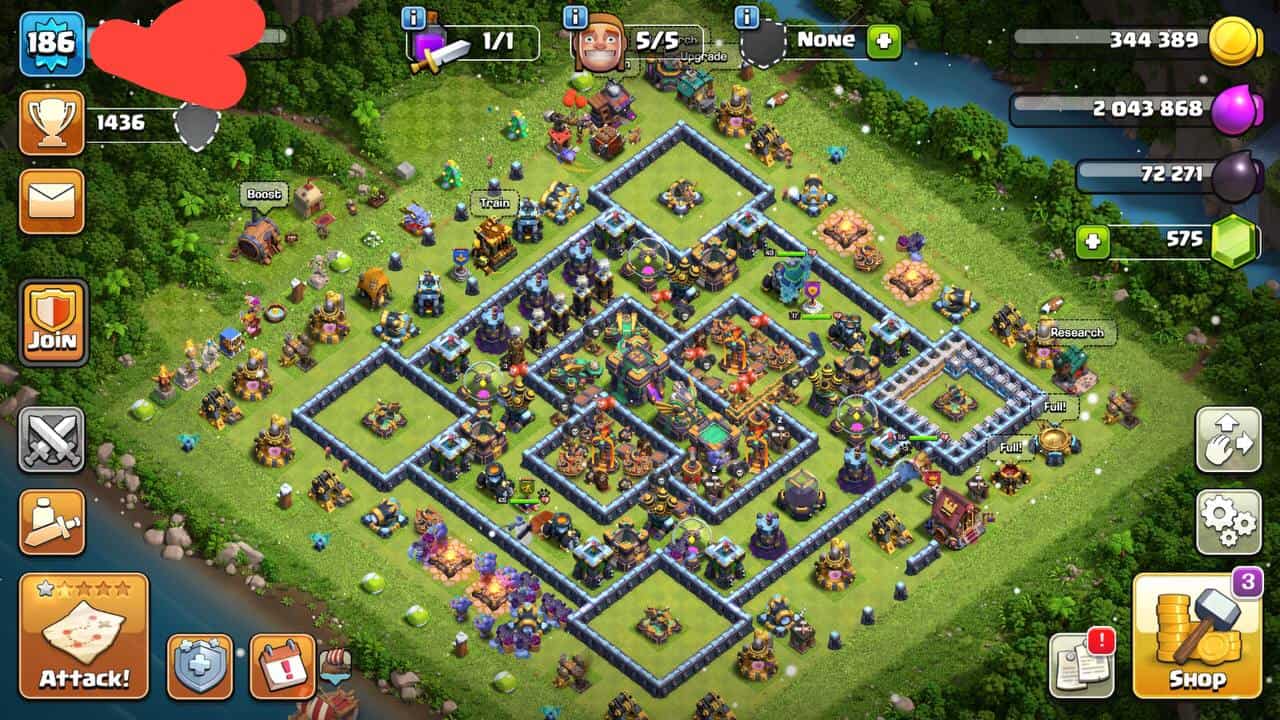Show info for the 1/1 army slot
The image size is (1280, 720).
click(x=413, y=17)
